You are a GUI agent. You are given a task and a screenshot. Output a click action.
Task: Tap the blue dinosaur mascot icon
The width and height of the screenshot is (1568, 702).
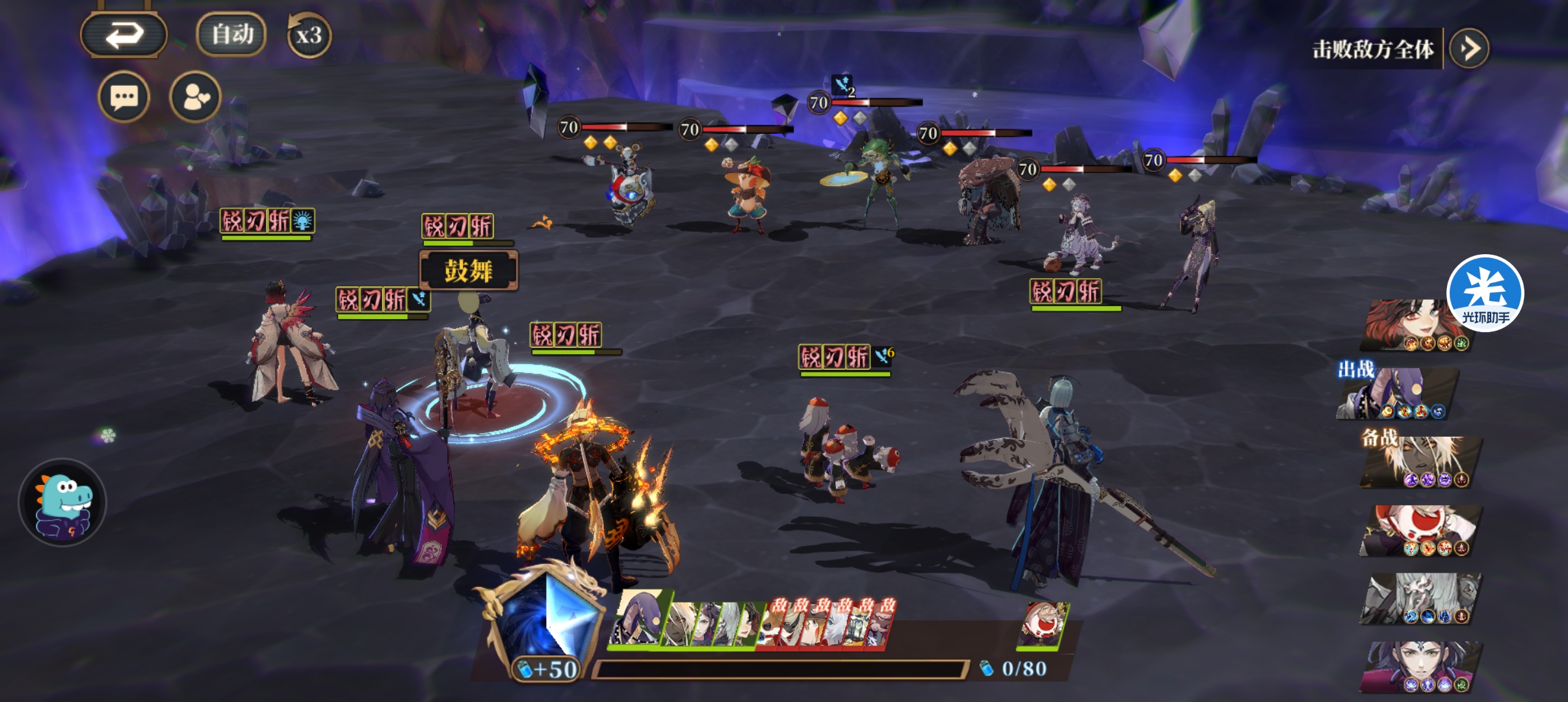point(62,502)
